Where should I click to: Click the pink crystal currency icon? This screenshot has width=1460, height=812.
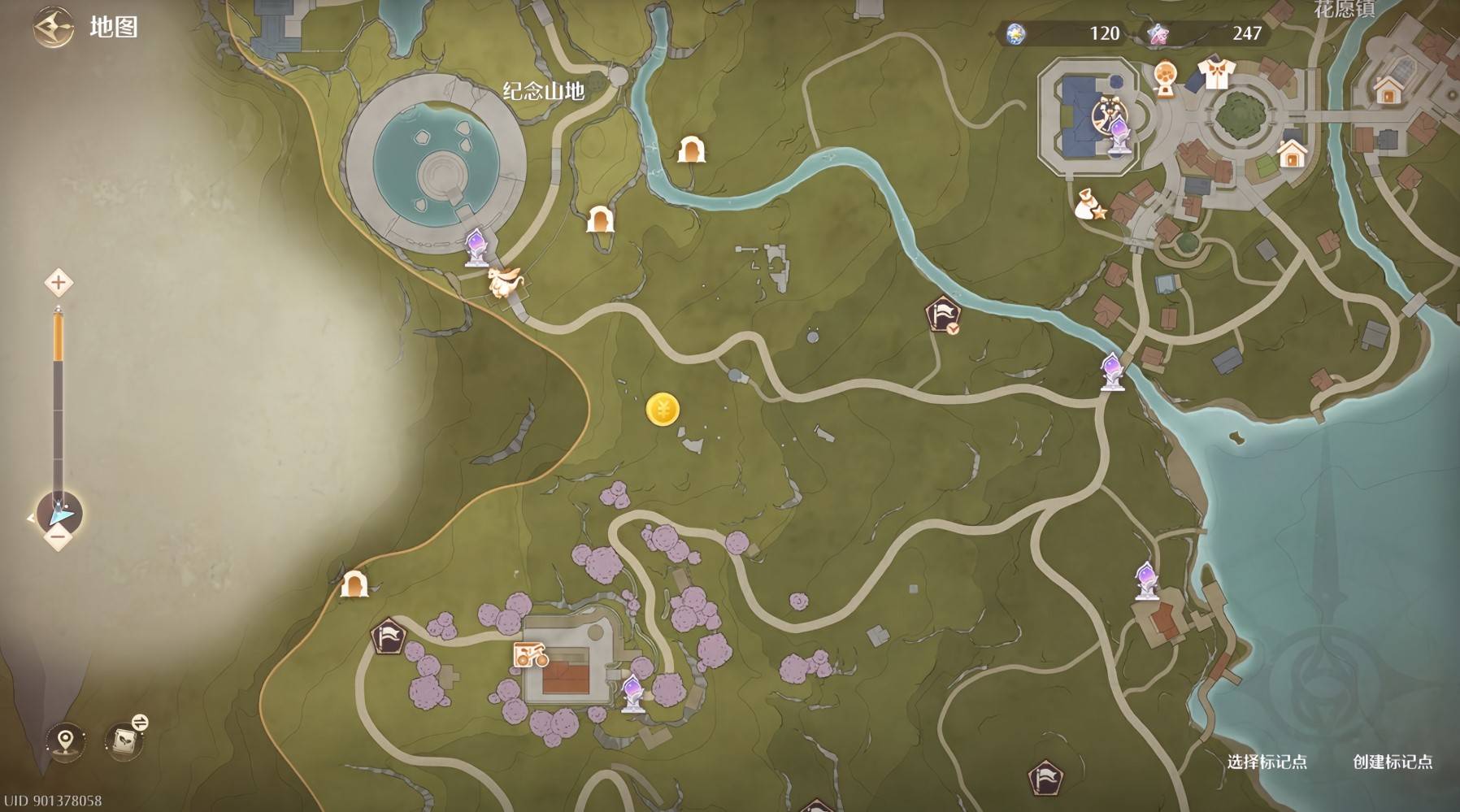click(x=1158, y=33)
